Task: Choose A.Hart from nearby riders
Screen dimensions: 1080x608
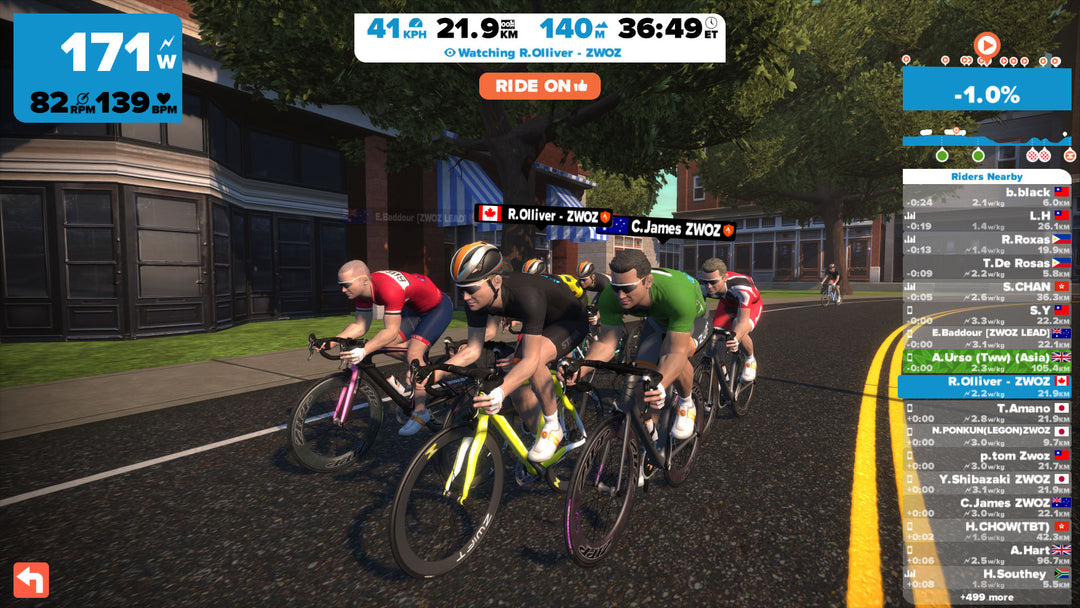Action: pos(987,555)
